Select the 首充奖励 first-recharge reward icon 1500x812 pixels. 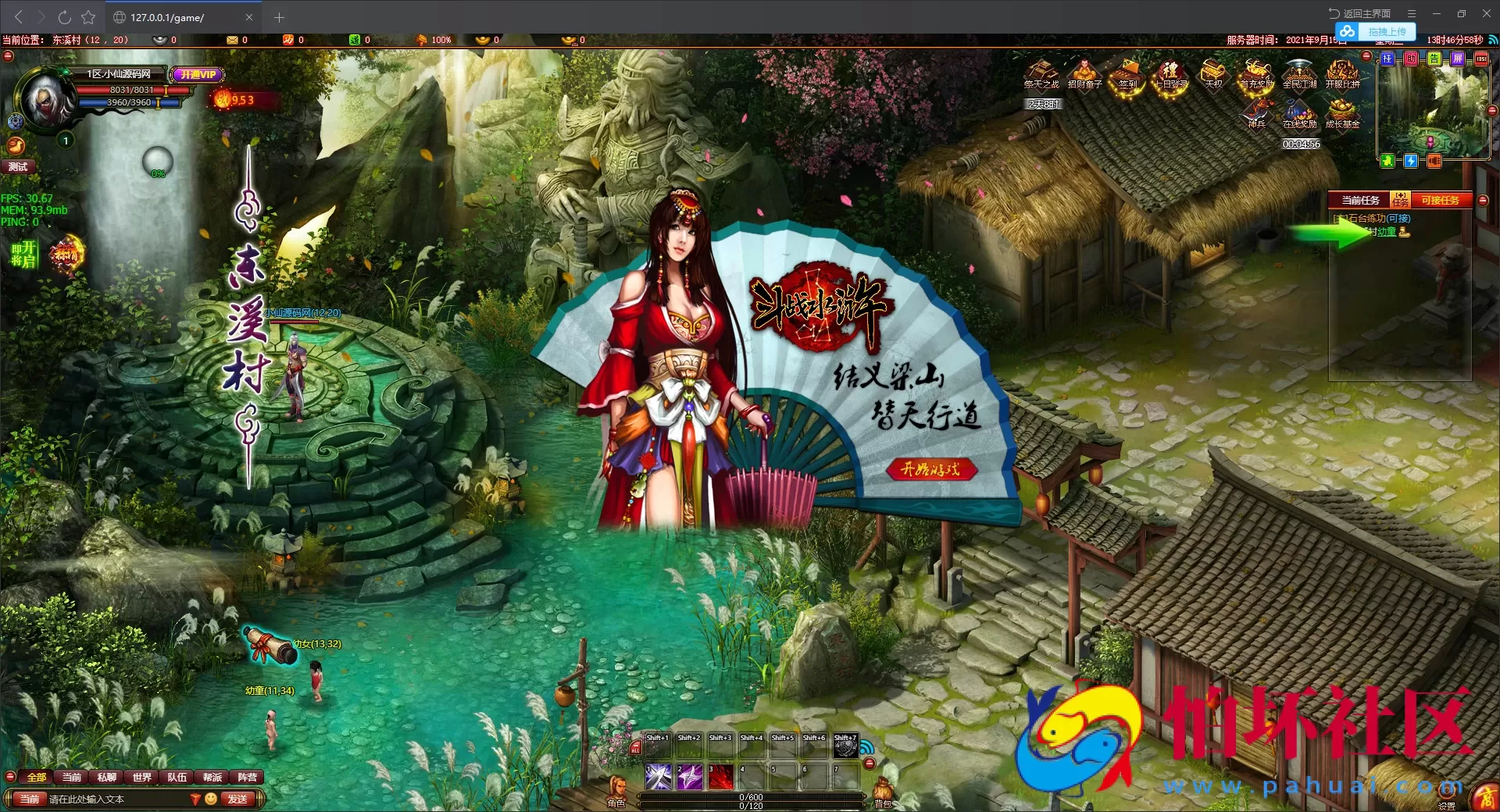click(x=1256, y=74)
